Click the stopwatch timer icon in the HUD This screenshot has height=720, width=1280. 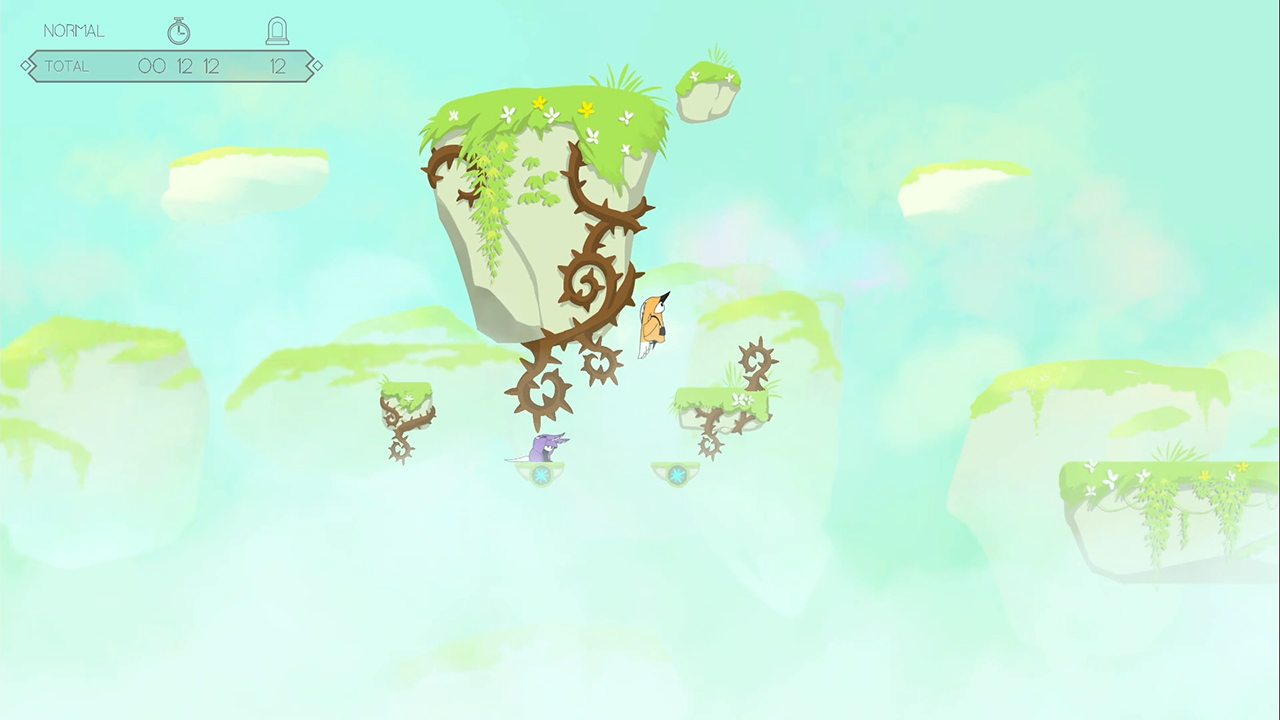point(178,30)
